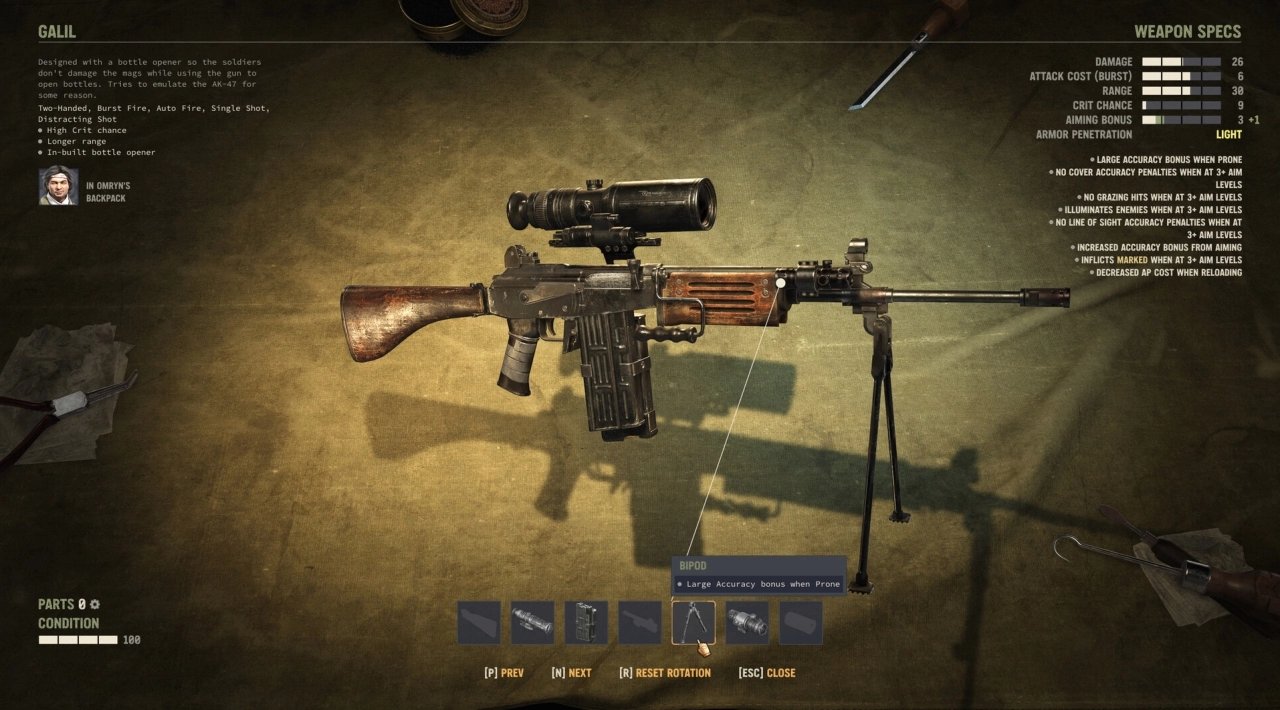Image resolution: width=1280 pixels, height=710 pixels.
Task: Click Reset Rotation for the weapon model
Action: click(665, 673)
